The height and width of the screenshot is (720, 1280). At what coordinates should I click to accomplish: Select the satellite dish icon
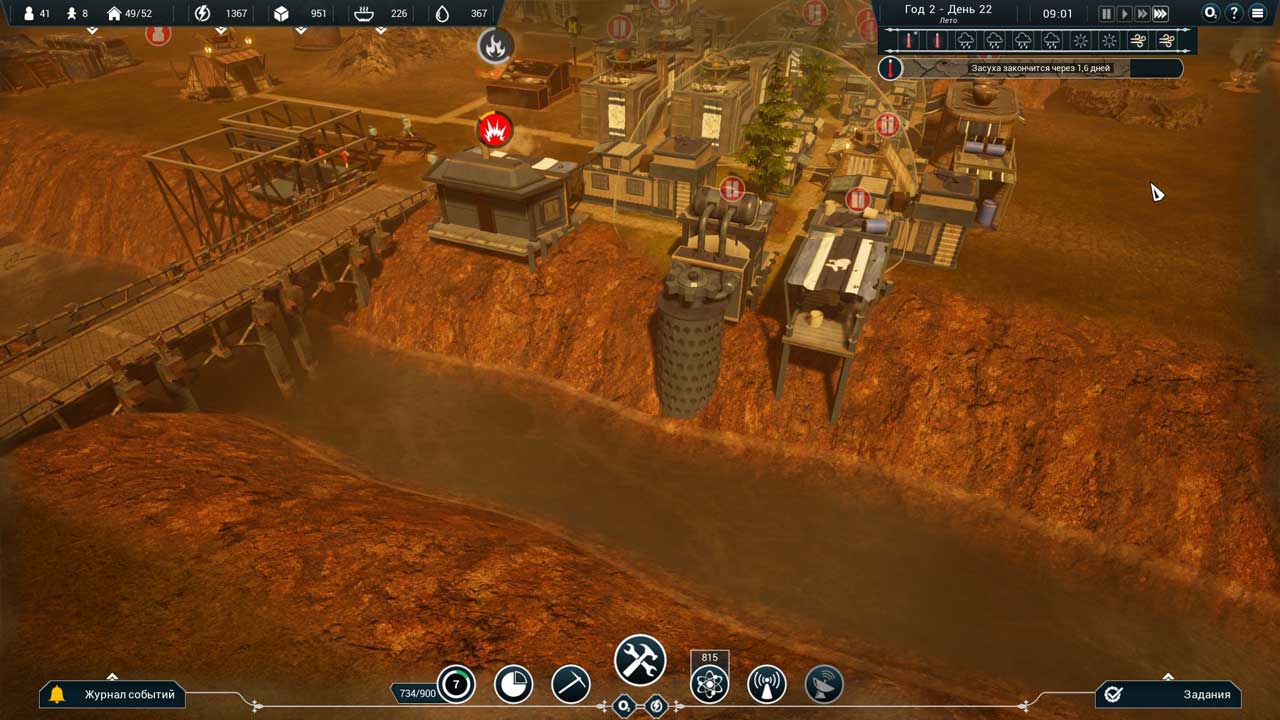(824, 685)
